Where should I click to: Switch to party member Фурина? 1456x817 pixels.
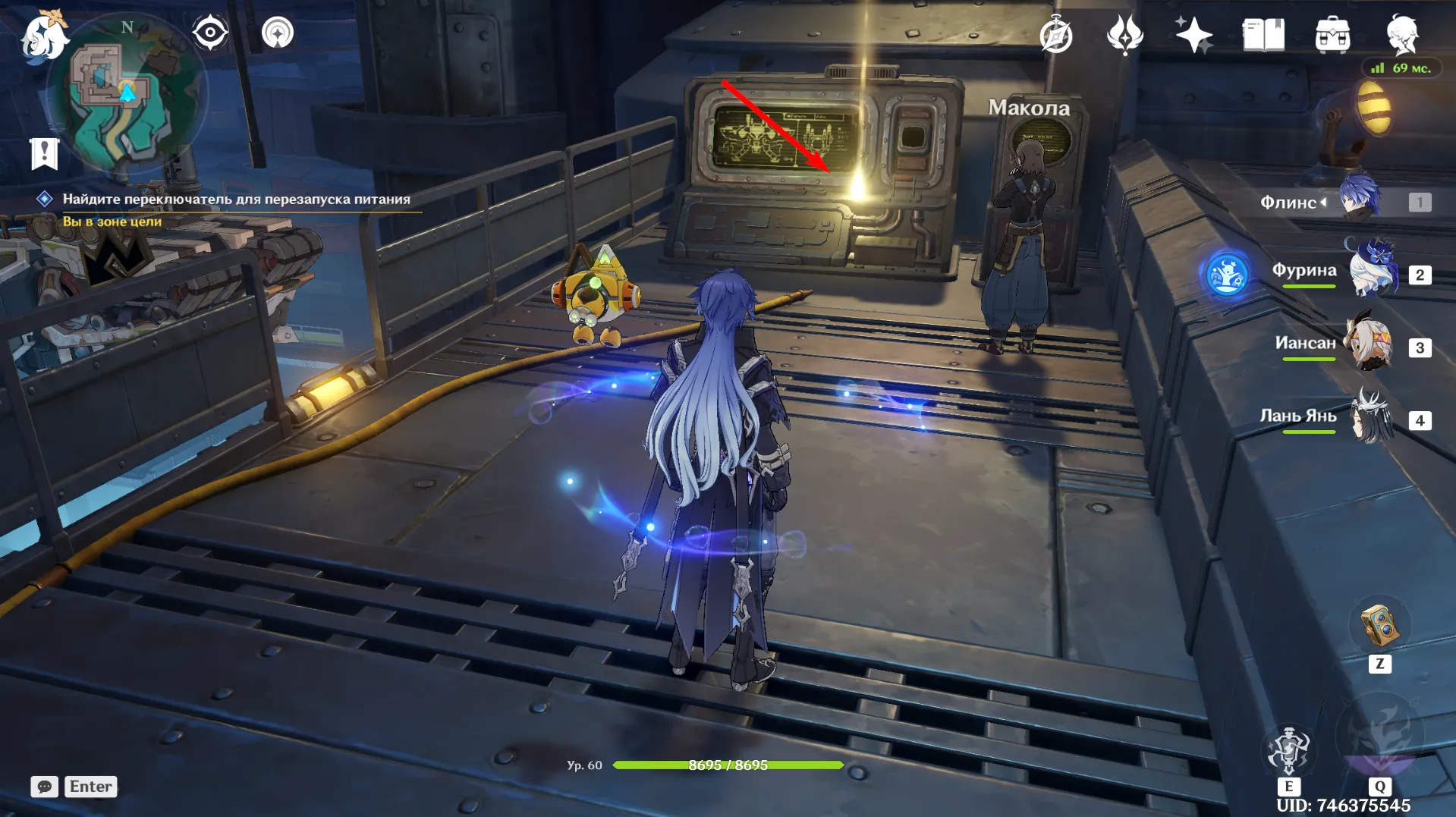click(x=1372, y=272)
